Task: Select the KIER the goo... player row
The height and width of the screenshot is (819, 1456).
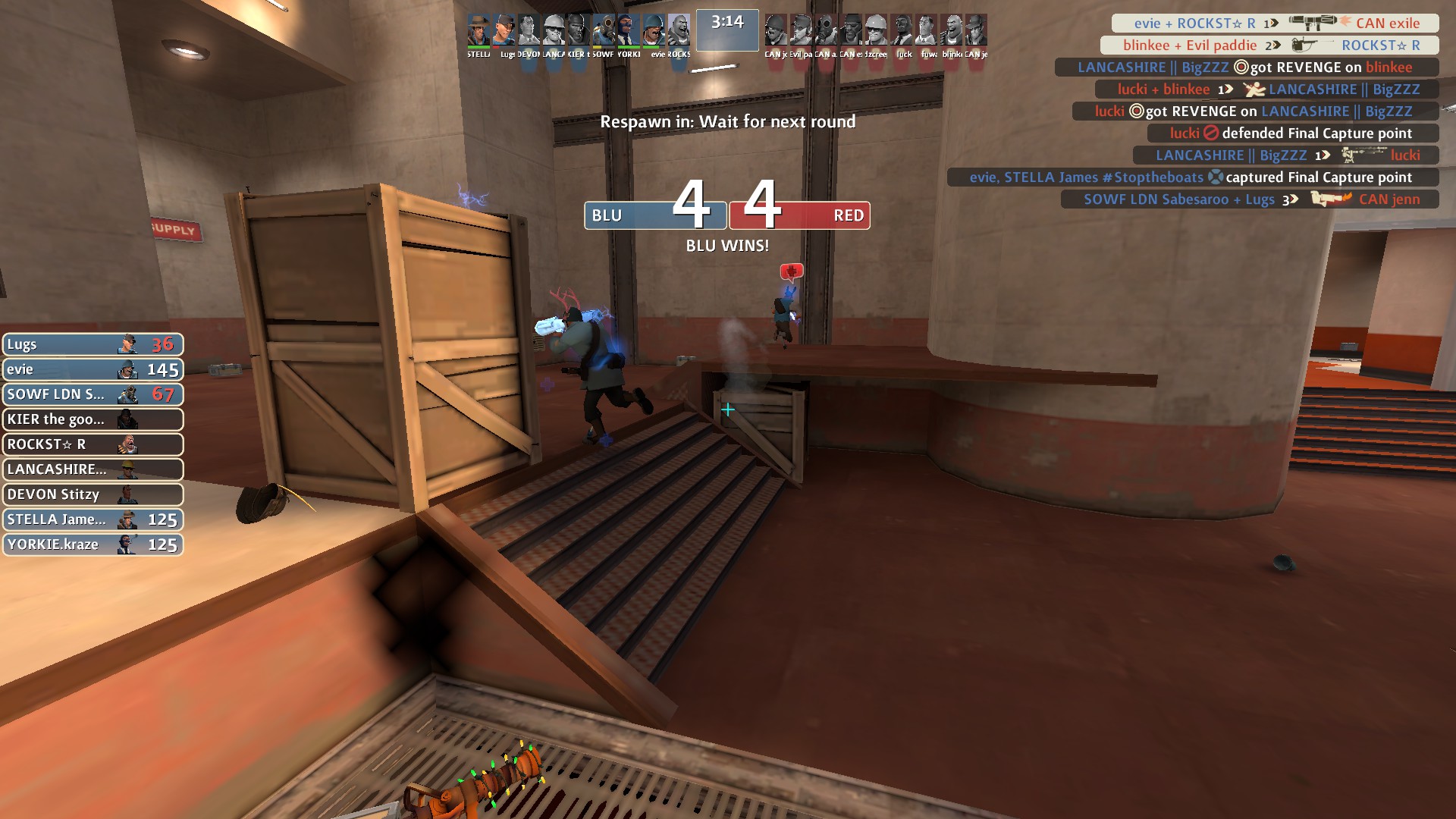Action: [x=93, y=419]
